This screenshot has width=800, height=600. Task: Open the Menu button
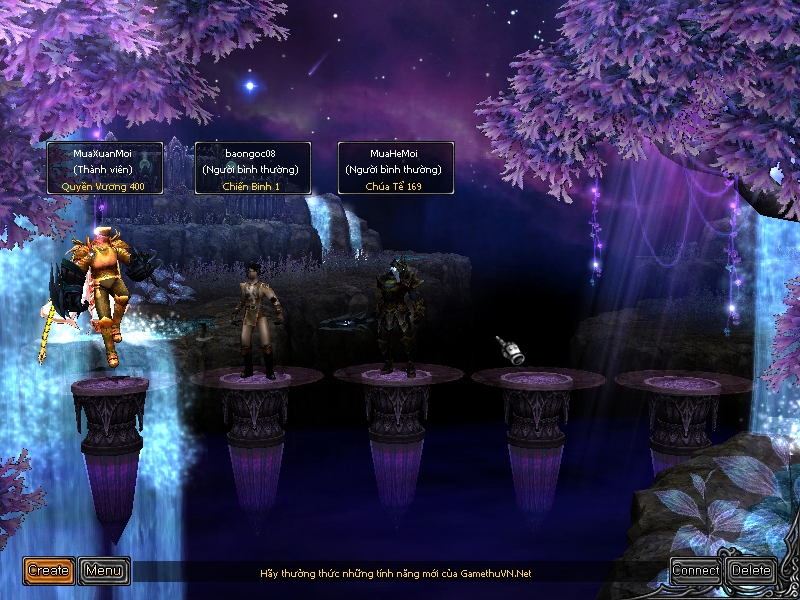pyautogui.click(x=104, y=571)
